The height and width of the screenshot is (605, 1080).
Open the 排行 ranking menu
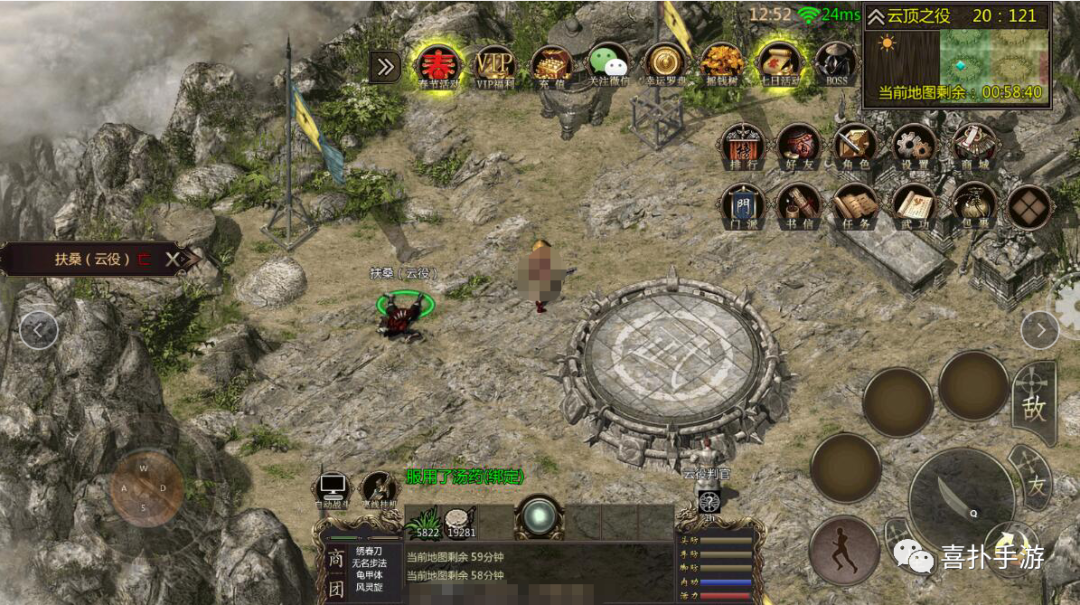[743, 146]
